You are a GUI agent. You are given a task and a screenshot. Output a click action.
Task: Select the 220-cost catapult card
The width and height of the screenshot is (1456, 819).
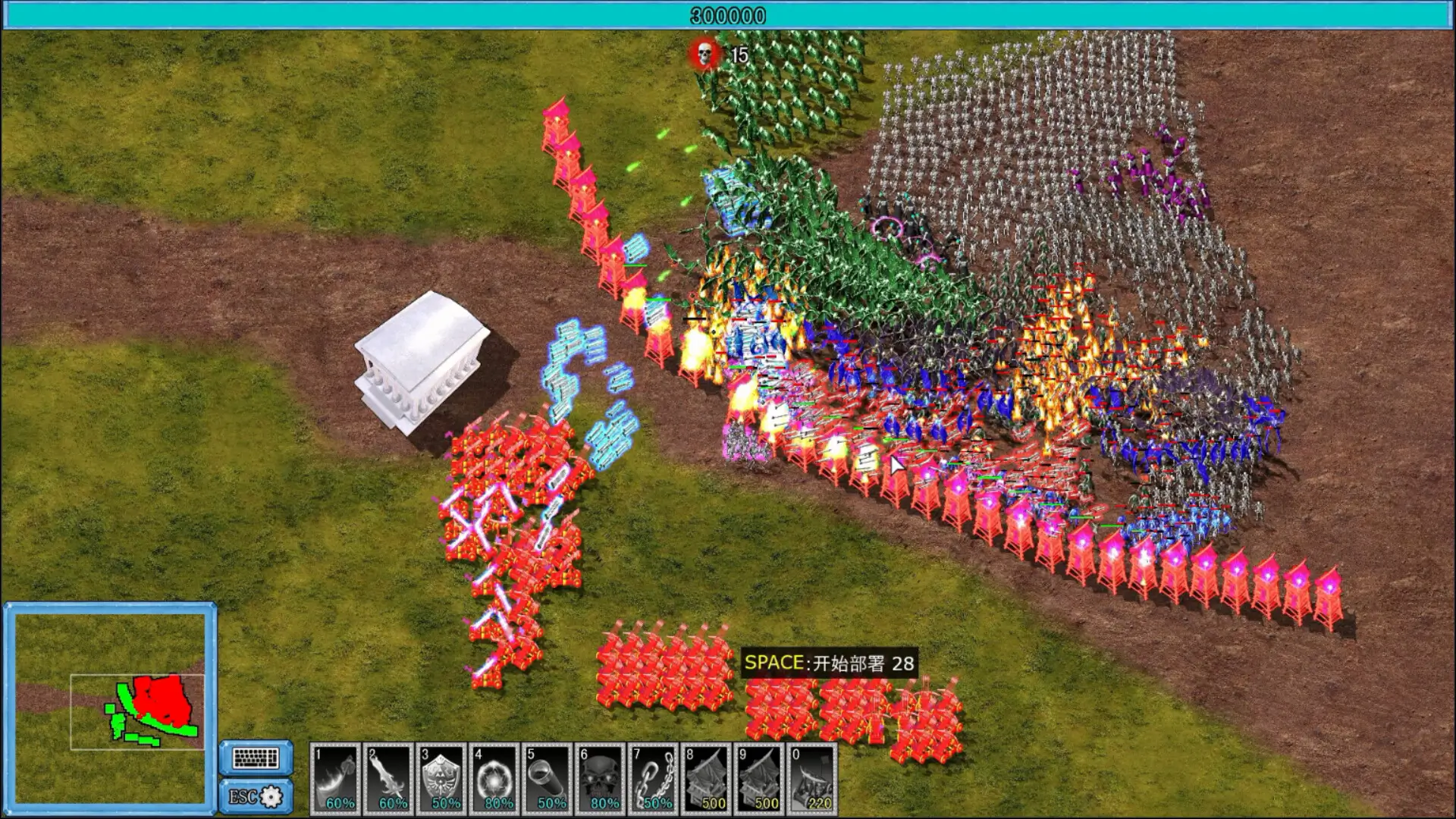coord(813,779)
